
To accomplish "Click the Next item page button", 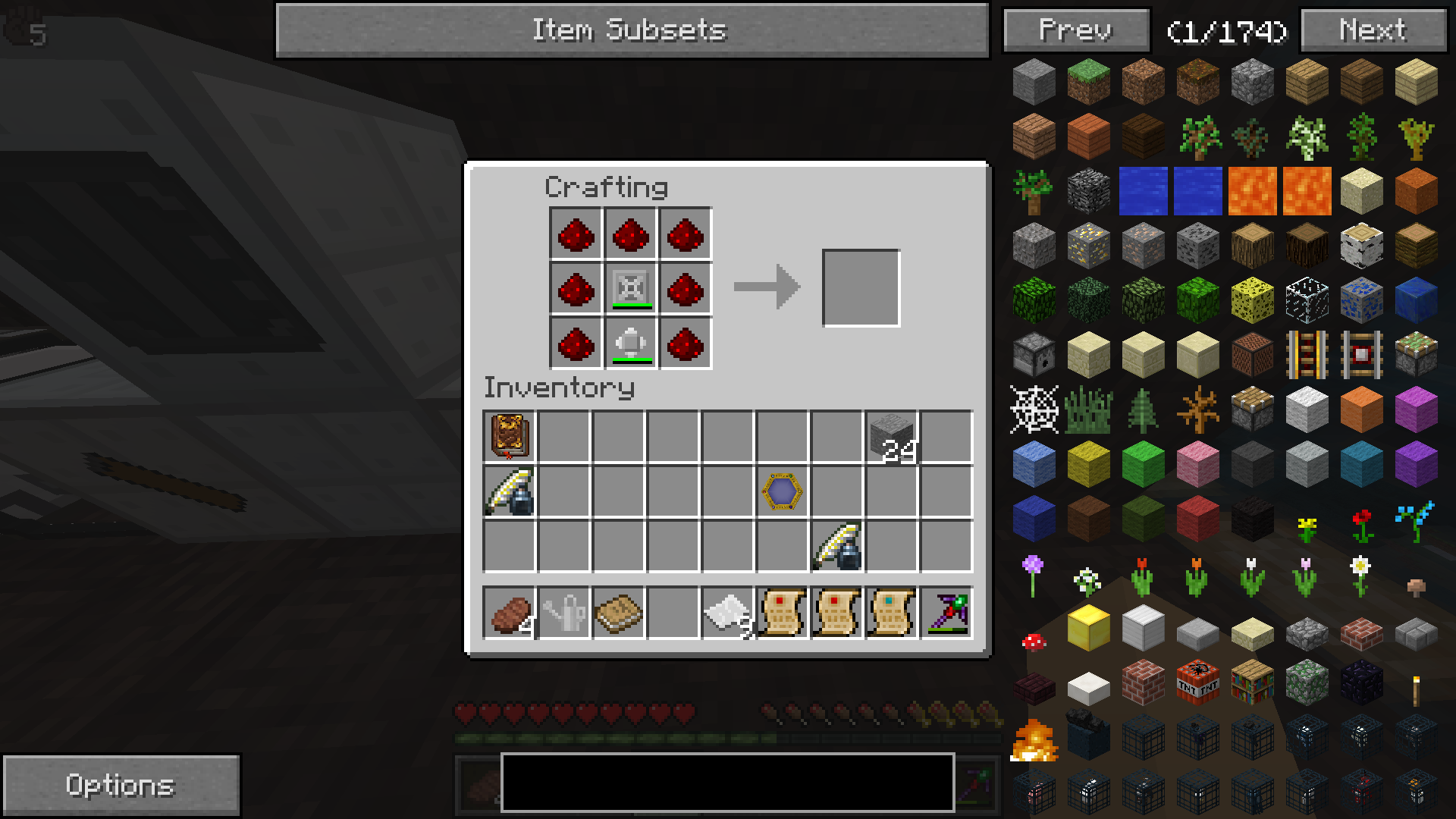I will point(1373,30).
